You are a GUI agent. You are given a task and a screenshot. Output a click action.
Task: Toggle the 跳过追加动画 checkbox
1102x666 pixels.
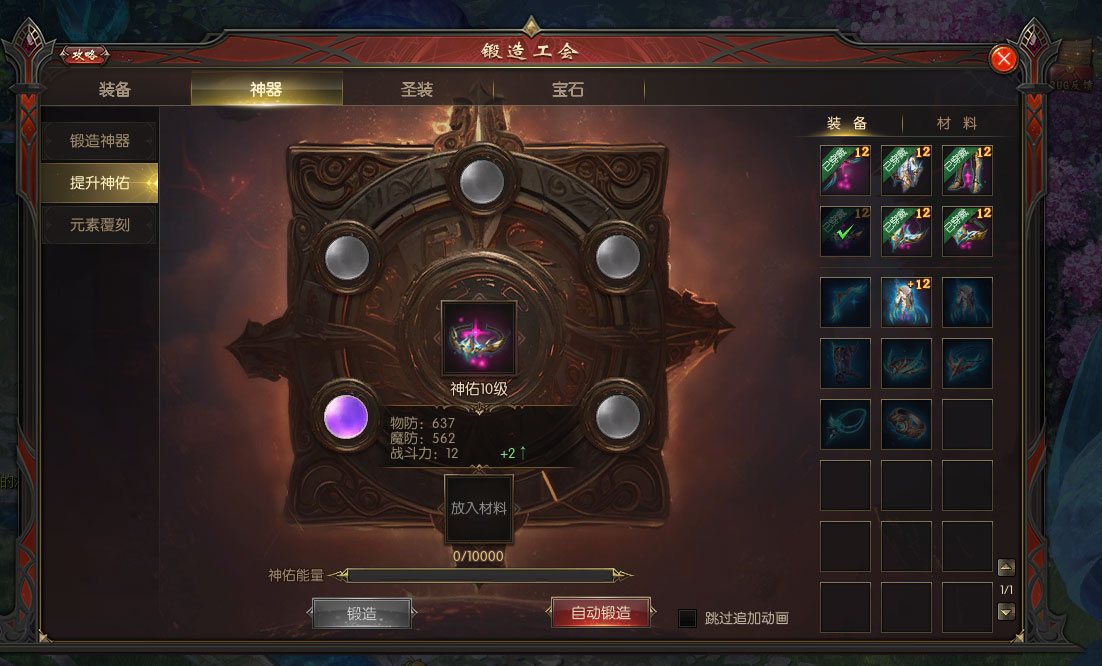tap(687, 618)
